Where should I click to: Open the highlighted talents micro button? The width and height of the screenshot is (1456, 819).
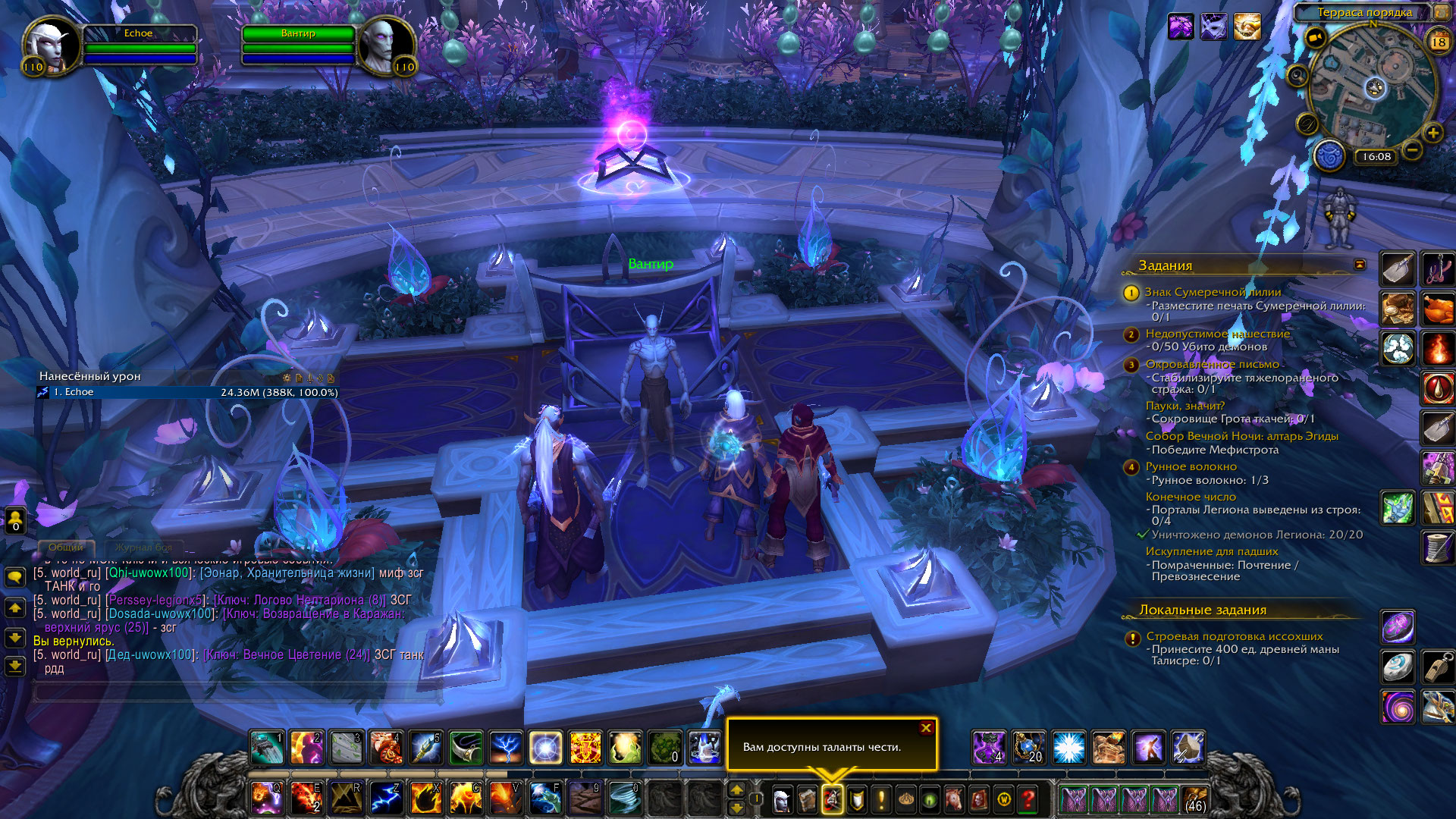click(831, 799)
